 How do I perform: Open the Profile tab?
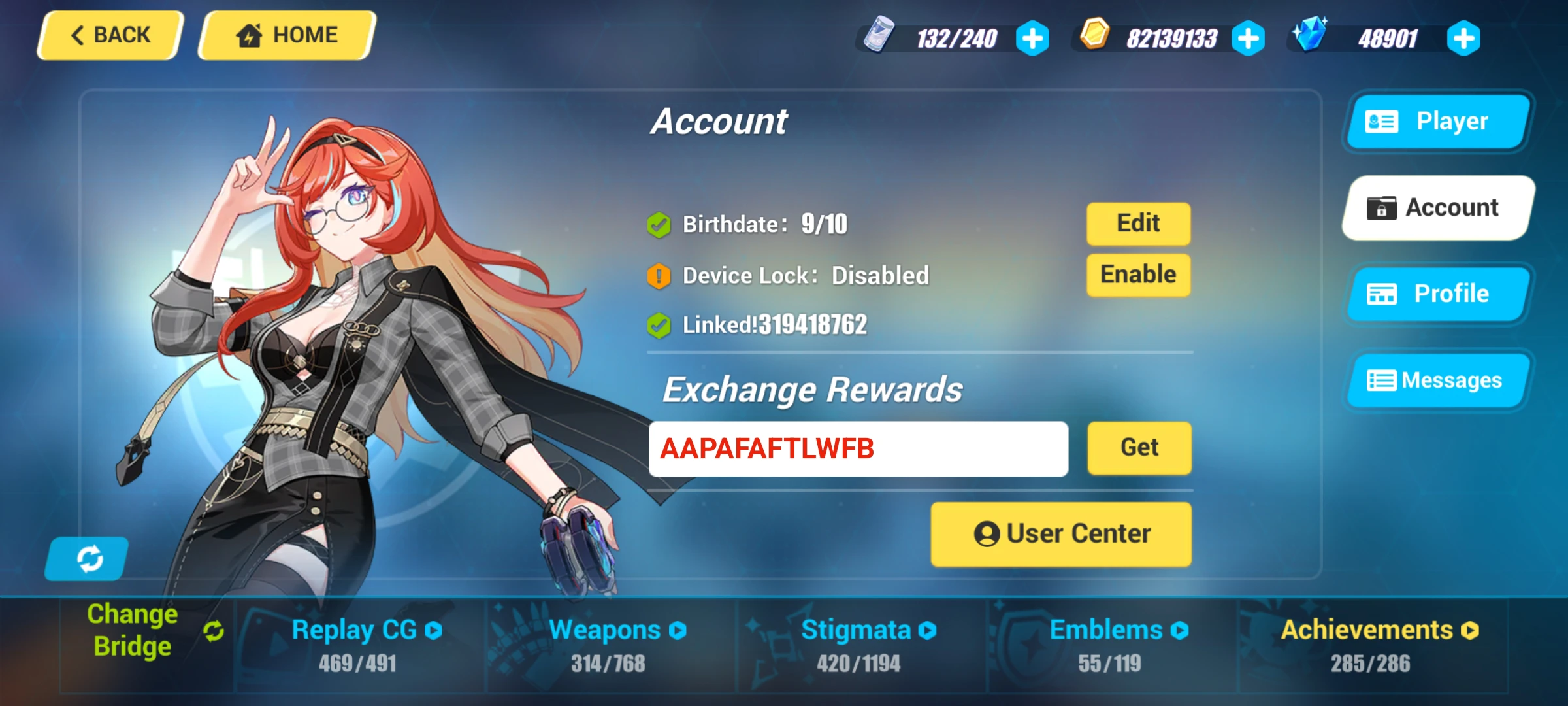pos(1438,294)
